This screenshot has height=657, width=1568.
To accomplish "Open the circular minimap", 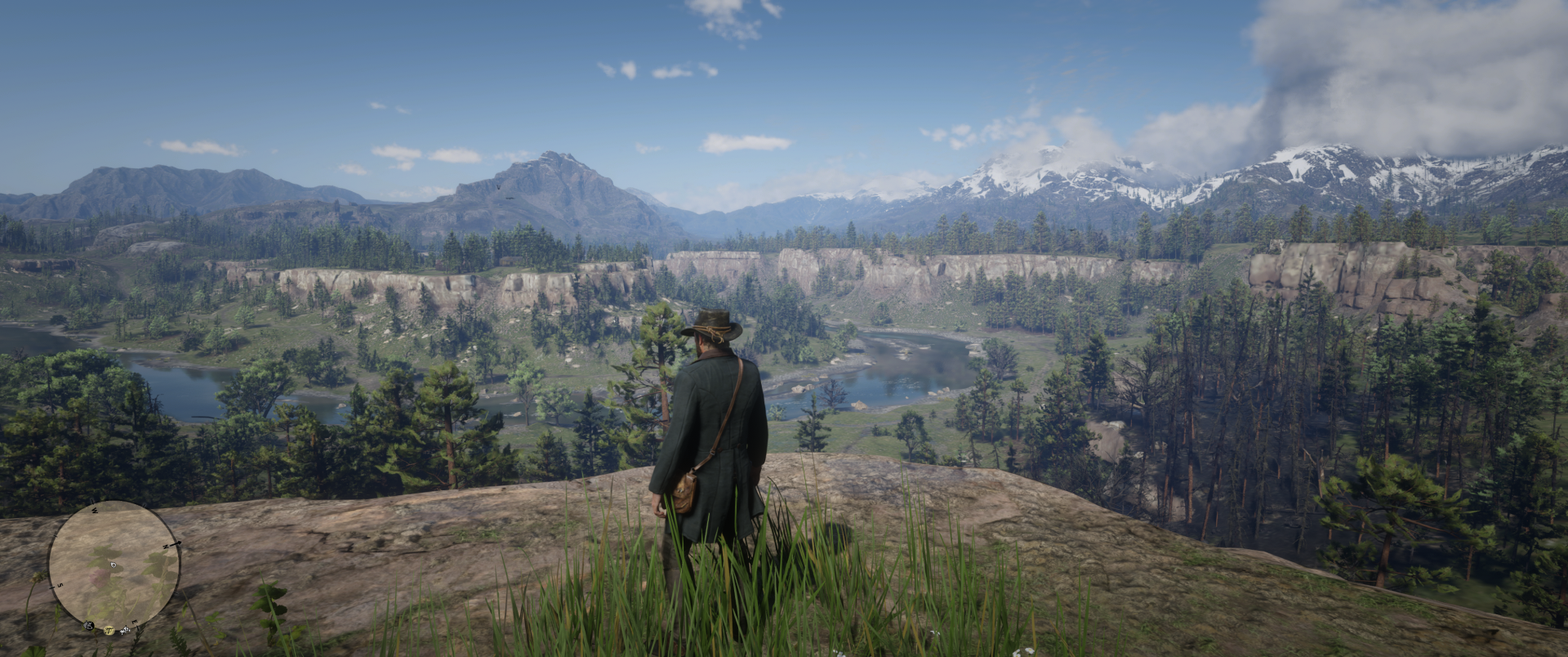I will (x=114, y=565).
